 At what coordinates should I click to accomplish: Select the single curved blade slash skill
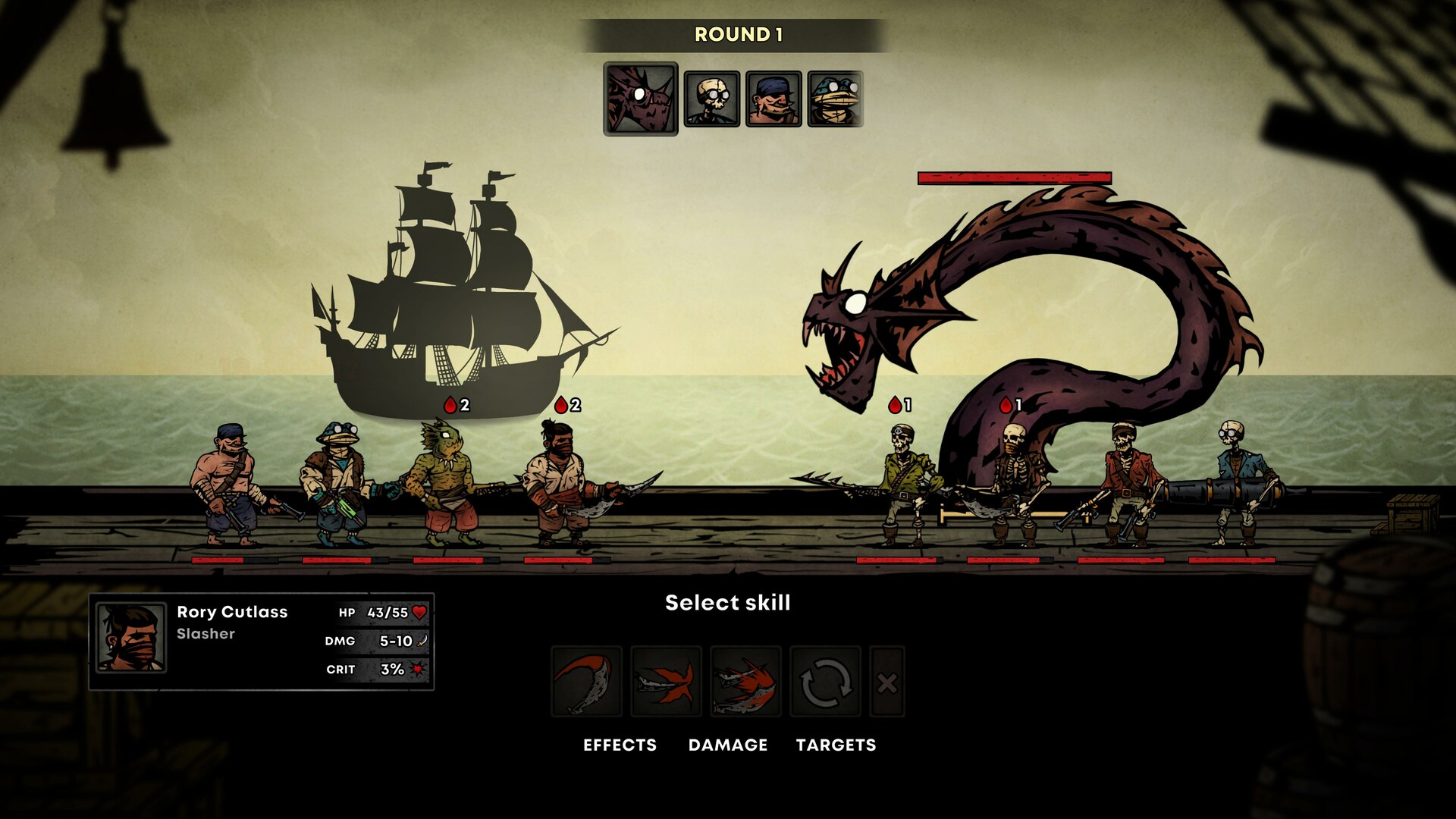click(586, 681)
